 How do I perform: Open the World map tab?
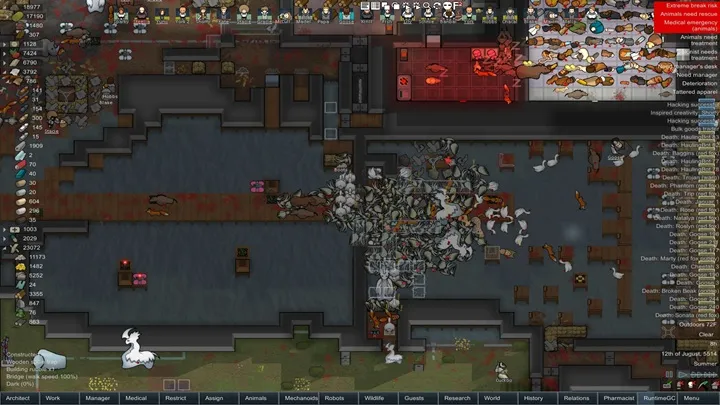tap(491, 398)
